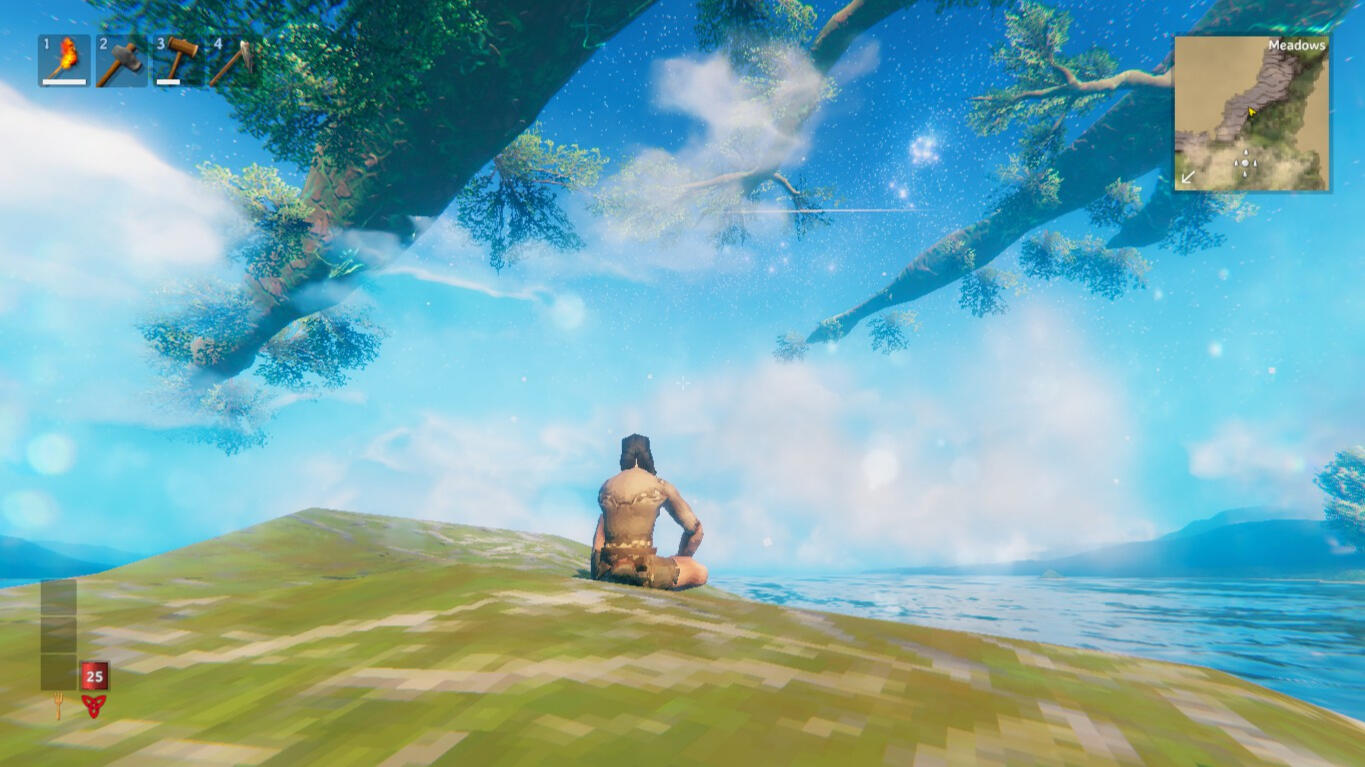Click the wind compass indicator on the minimap
Image resolution: width=1365 pixels, height=767 pixels.
[1245, 163]
